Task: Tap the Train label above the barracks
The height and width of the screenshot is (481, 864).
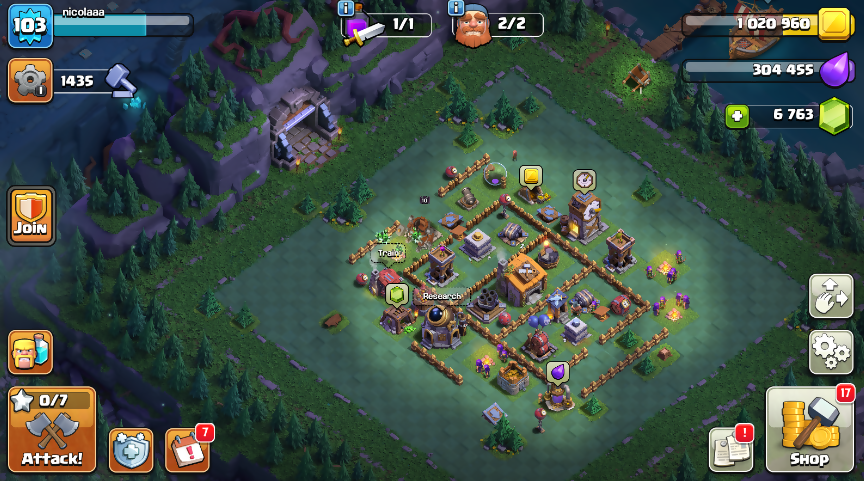Action: (388, 253)
